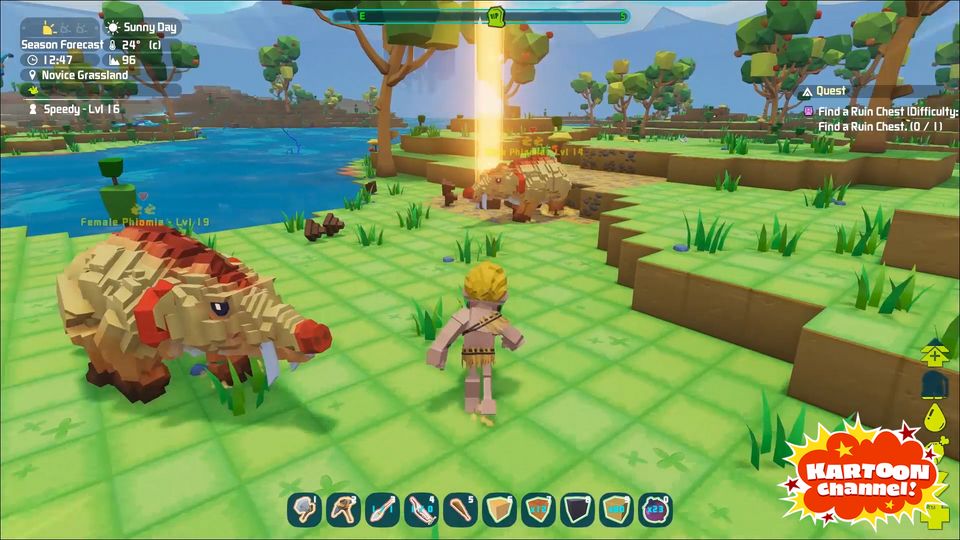Equip the pickaxe from the hotbar
The height and width of the screenshot is (540, 960).
click(x=343, y=509)
